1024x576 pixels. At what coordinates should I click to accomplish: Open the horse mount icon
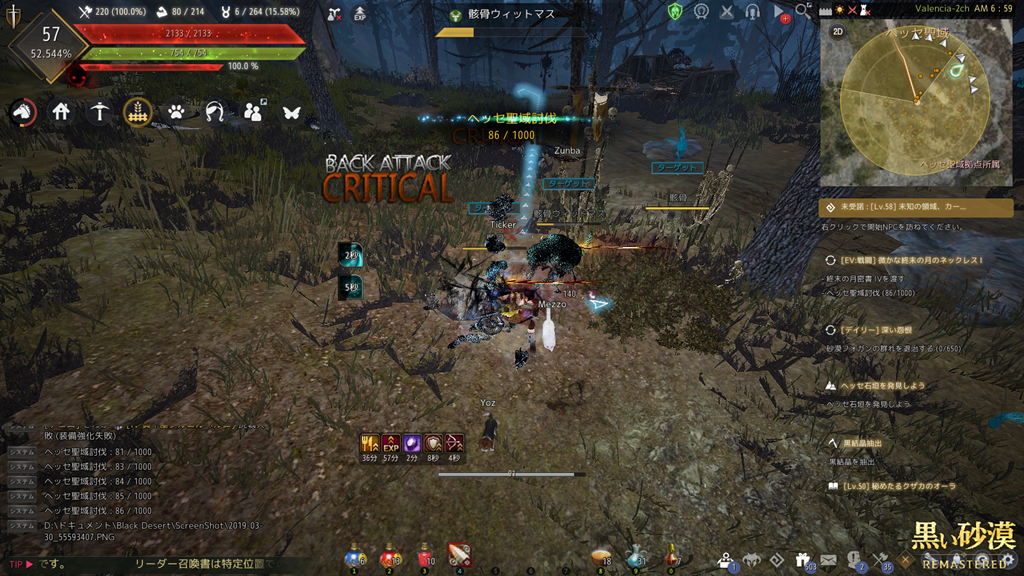[x=22, y=112]
